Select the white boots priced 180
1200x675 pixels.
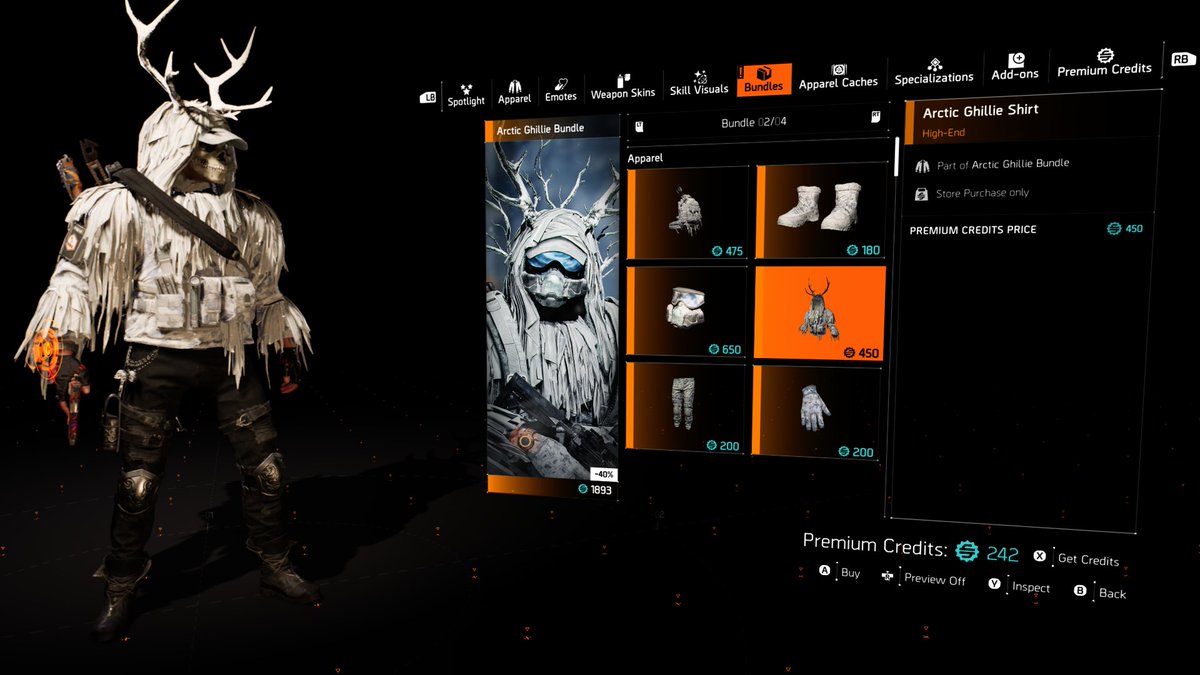(819, 211)
